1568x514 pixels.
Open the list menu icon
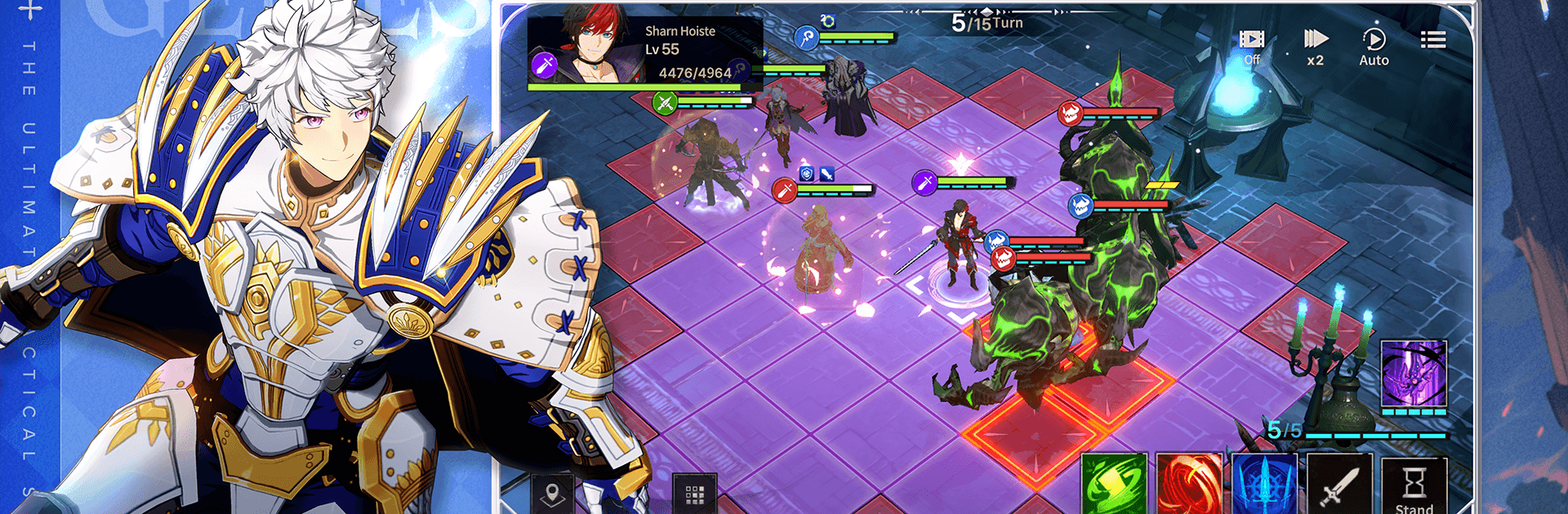click(x=1432, y=40)
